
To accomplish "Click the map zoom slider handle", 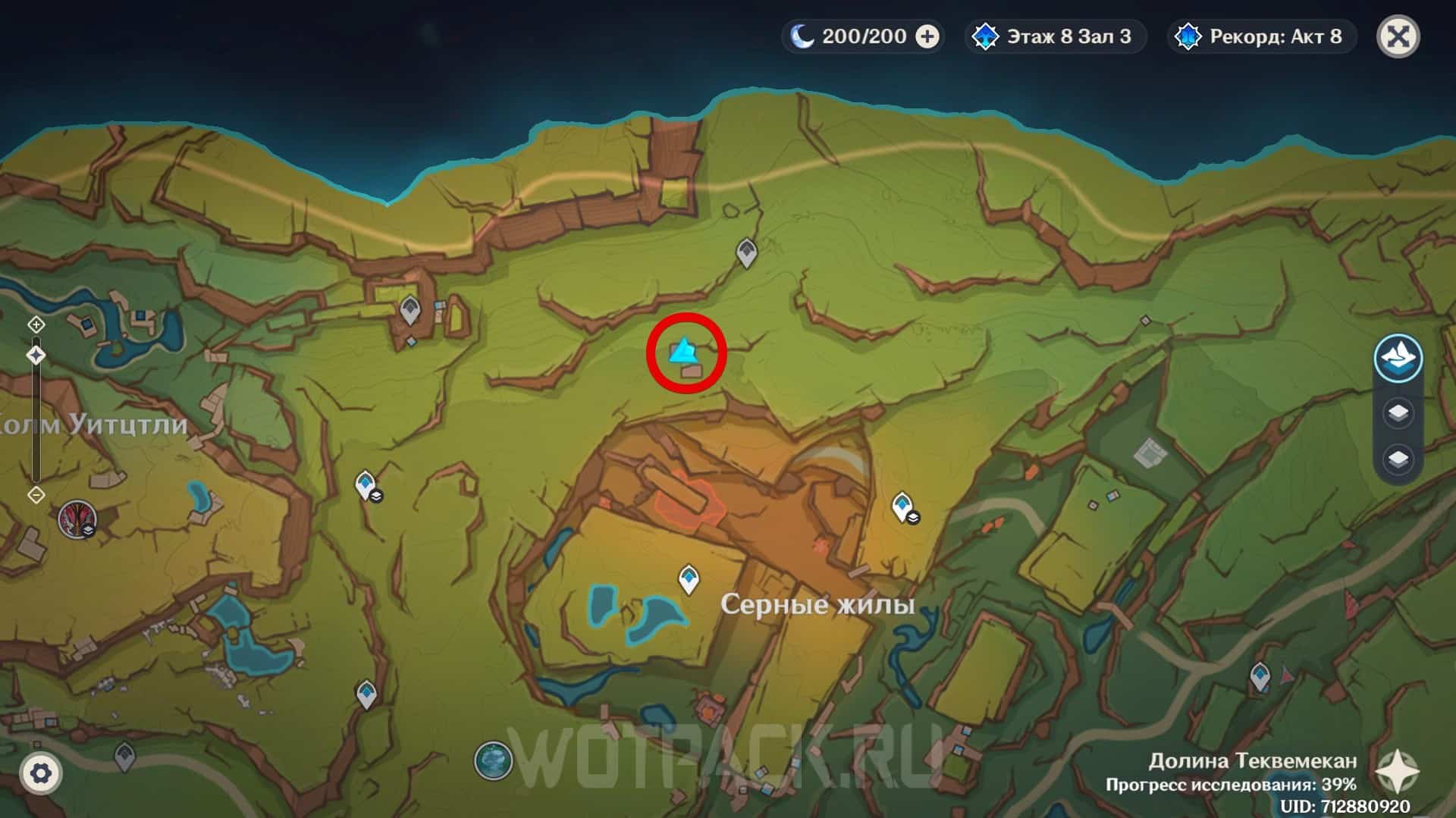I will [x=36, y=355].
